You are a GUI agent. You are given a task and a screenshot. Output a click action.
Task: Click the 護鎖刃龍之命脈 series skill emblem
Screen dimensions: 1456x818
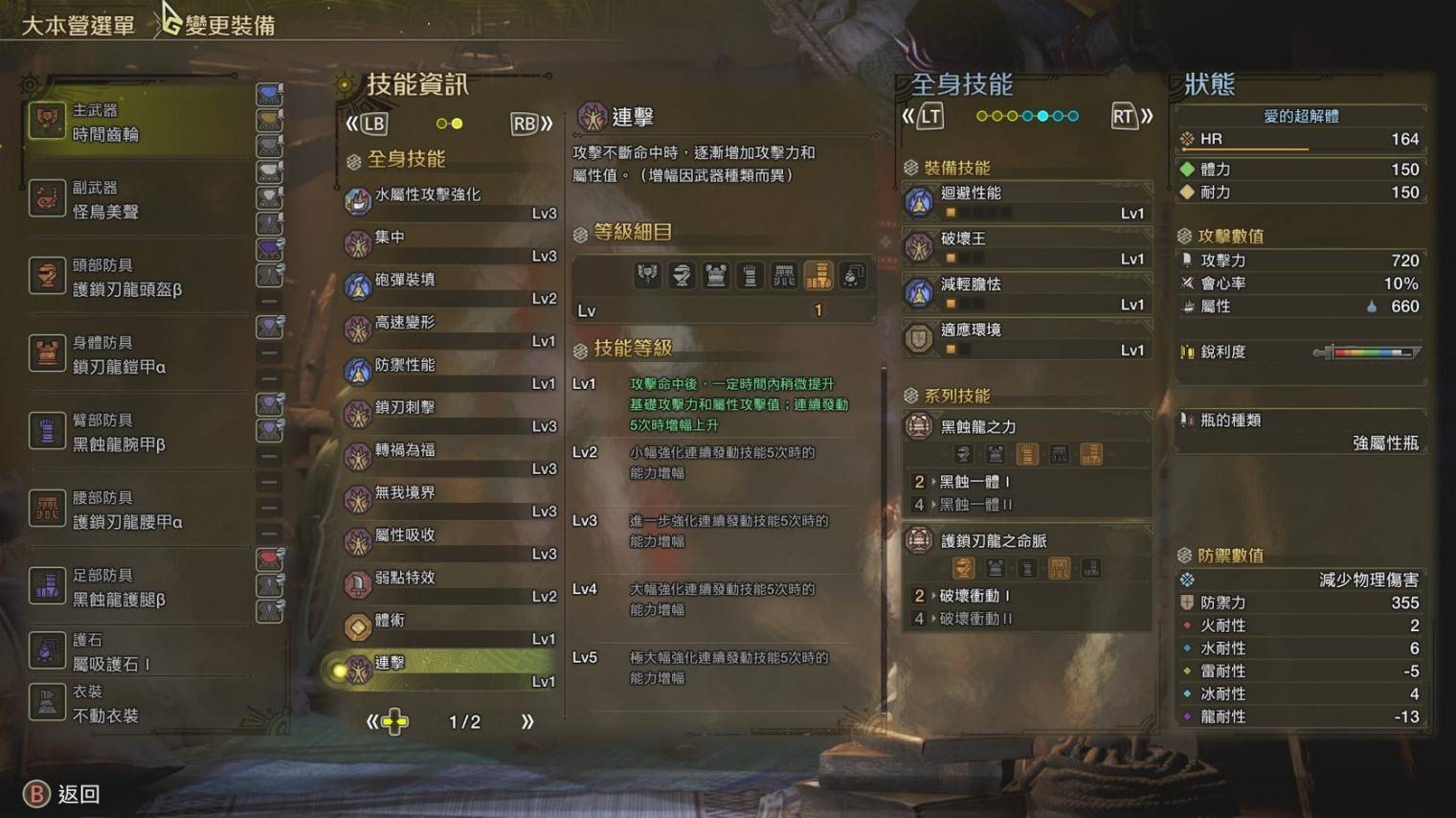click(x=917, y=540)
